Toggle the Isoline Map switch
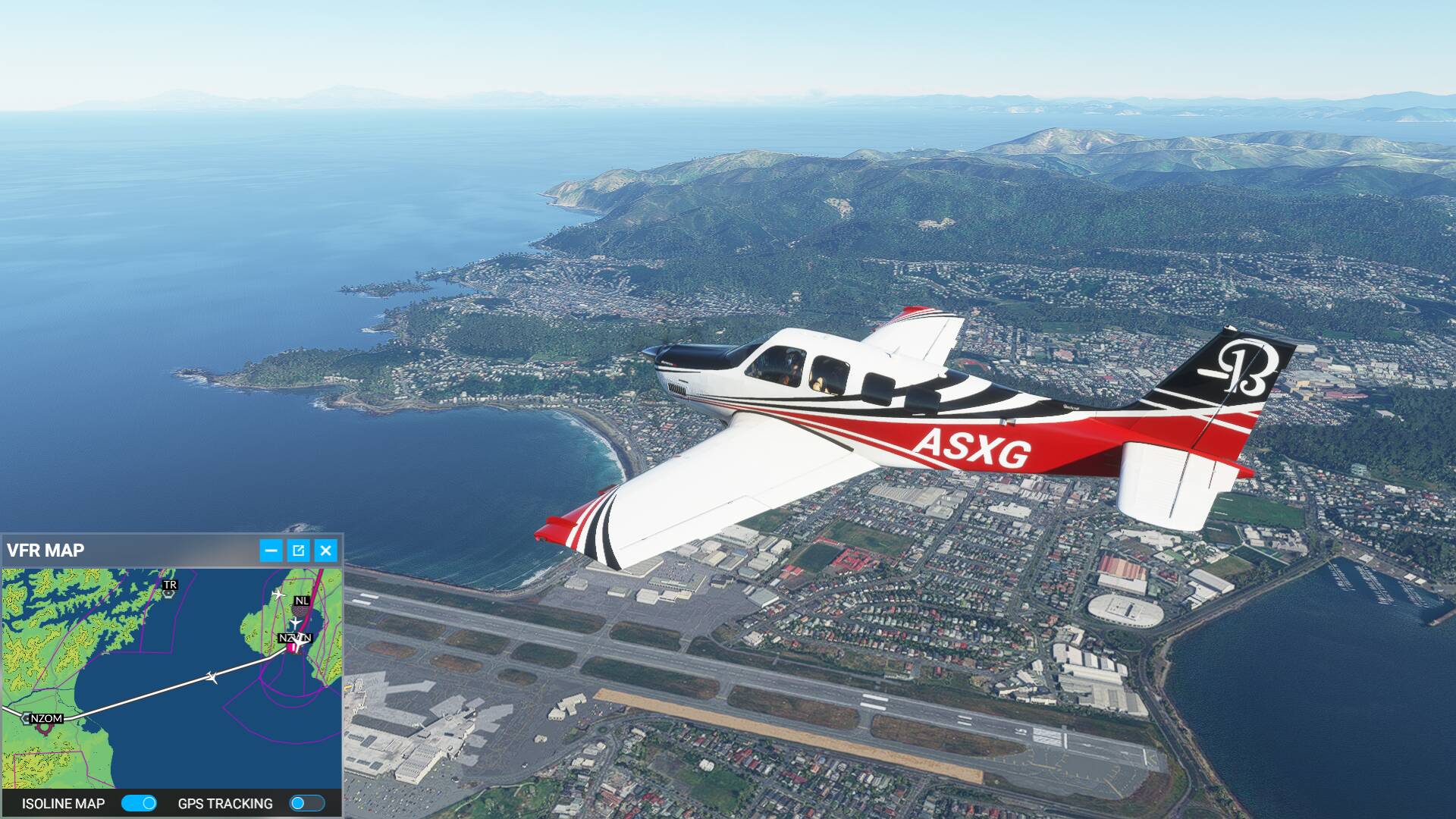This screenshot has width=1456, height=819. (x=139, y=803)
